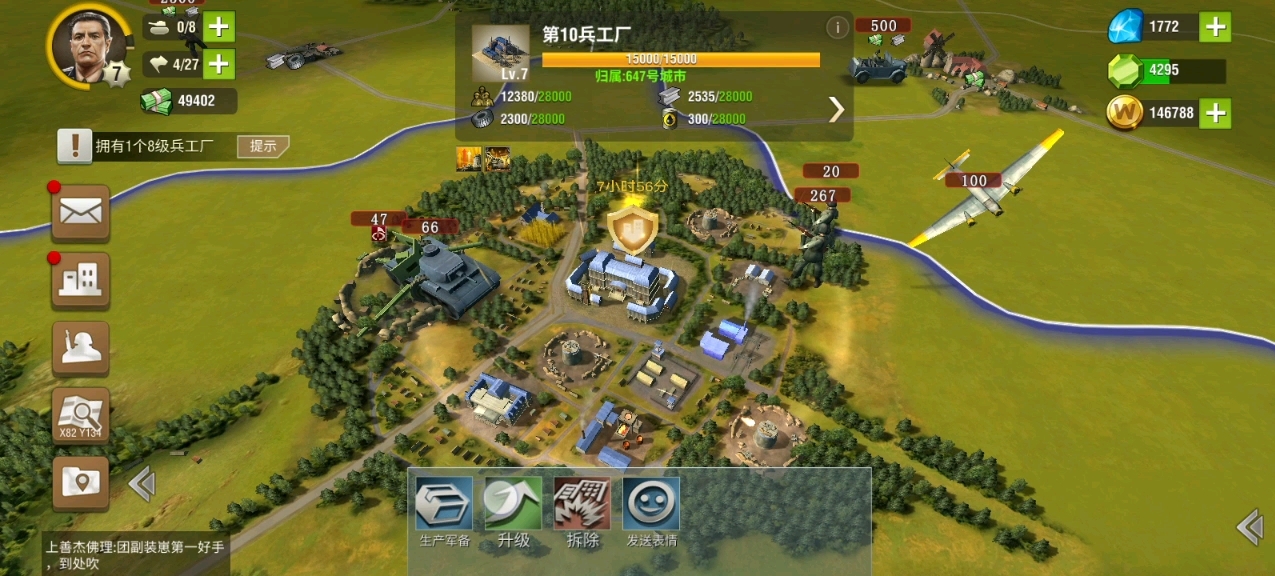The height and width of the screenshot is (576, 1275).
Task: Add more tank slots with the plus button
Action: (x=218, y=27)
